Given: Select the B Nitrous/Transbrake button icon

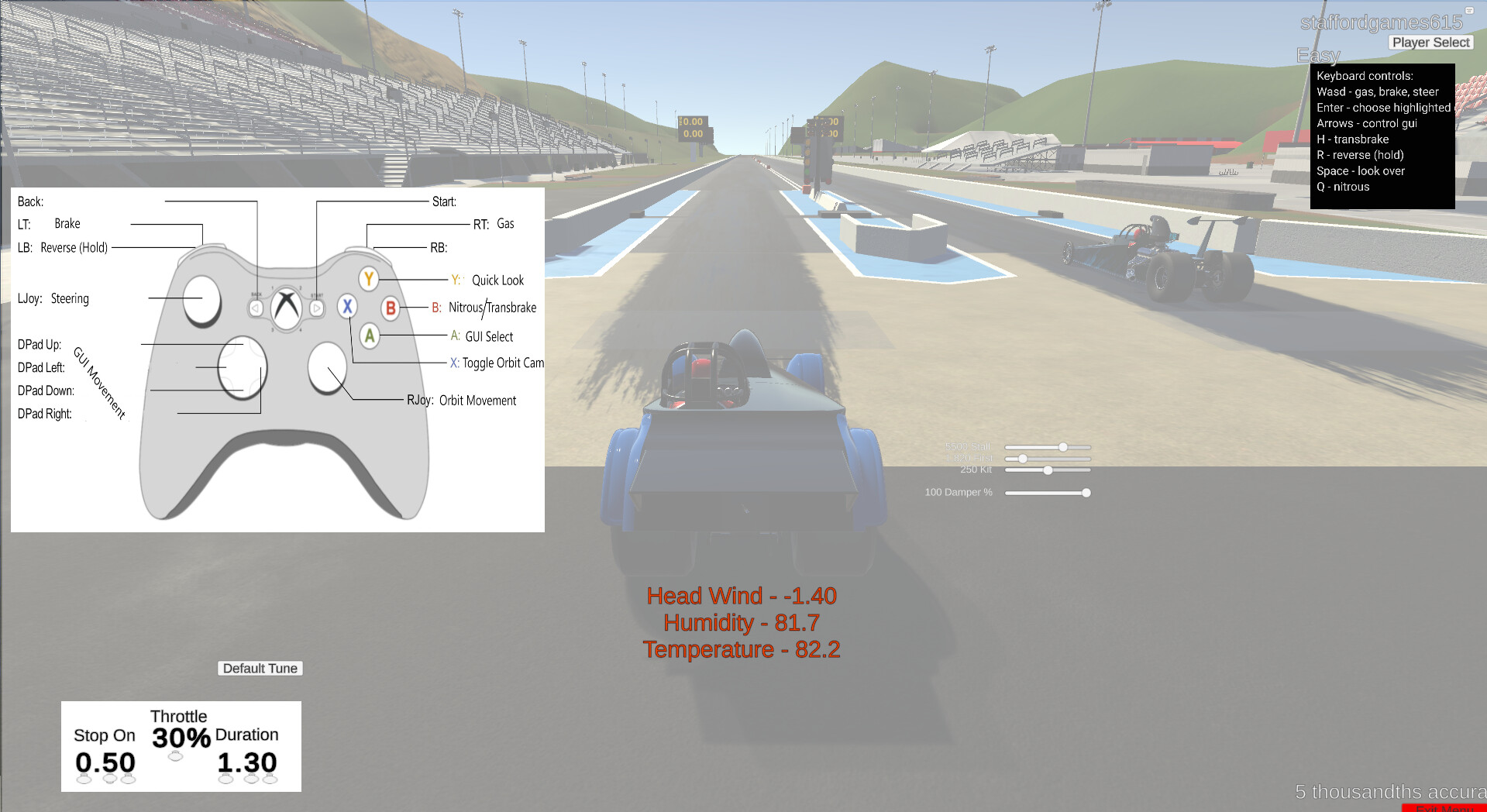Looking at the screenshot, I should pos(391,308).
